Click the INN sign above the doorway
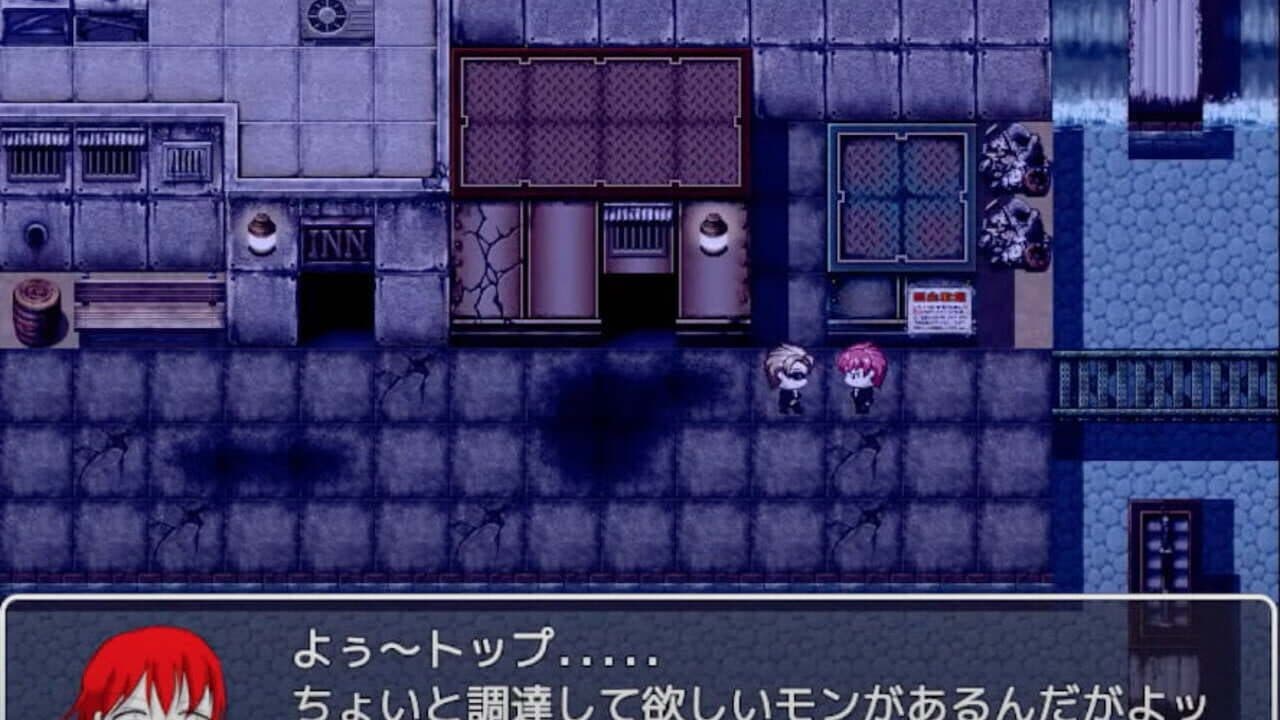1280x720 pixels. pyautogui.click(x=338, y=240)
